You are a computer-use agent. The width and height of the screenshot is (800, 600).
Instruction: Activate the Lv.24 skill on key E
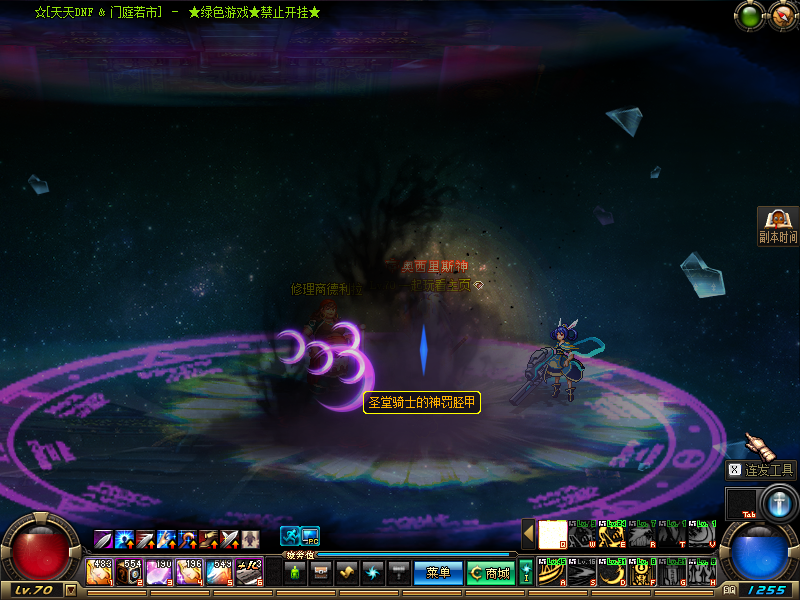pos(612,535)
